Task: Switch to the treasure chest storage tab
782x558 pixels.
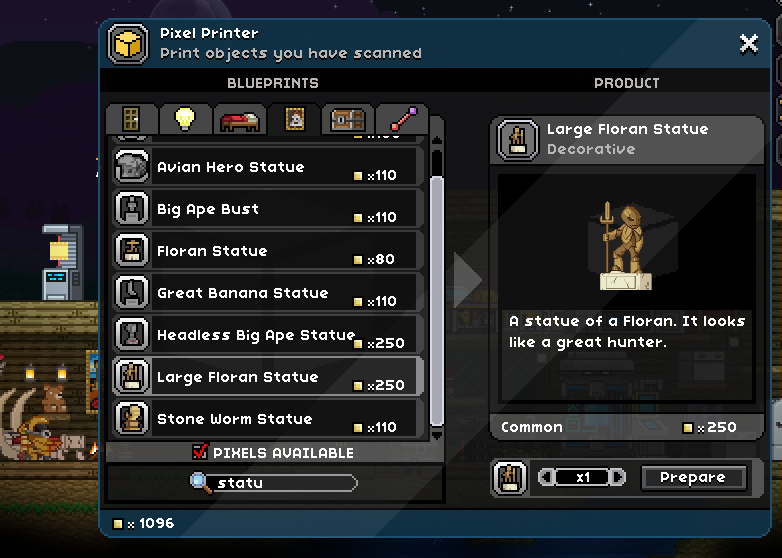Action: tap(348, 119)
